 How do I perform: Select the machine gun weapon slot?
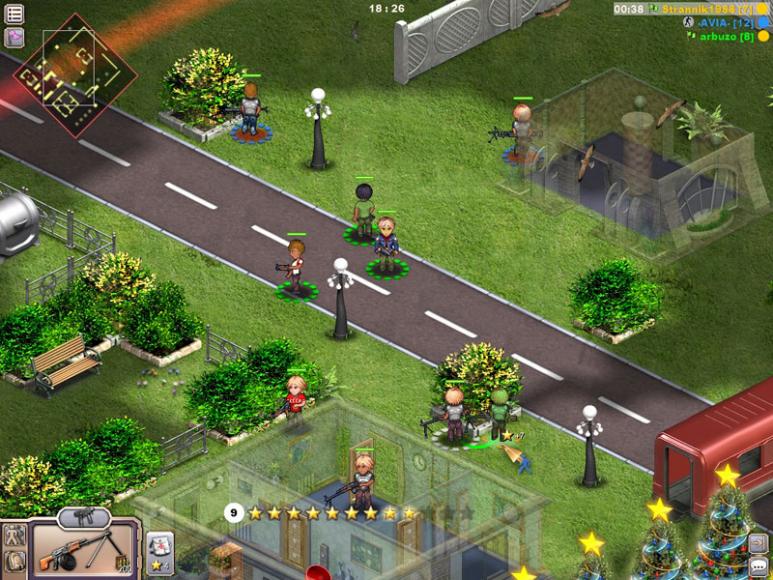pyautogui.click(x=82, y=549)
